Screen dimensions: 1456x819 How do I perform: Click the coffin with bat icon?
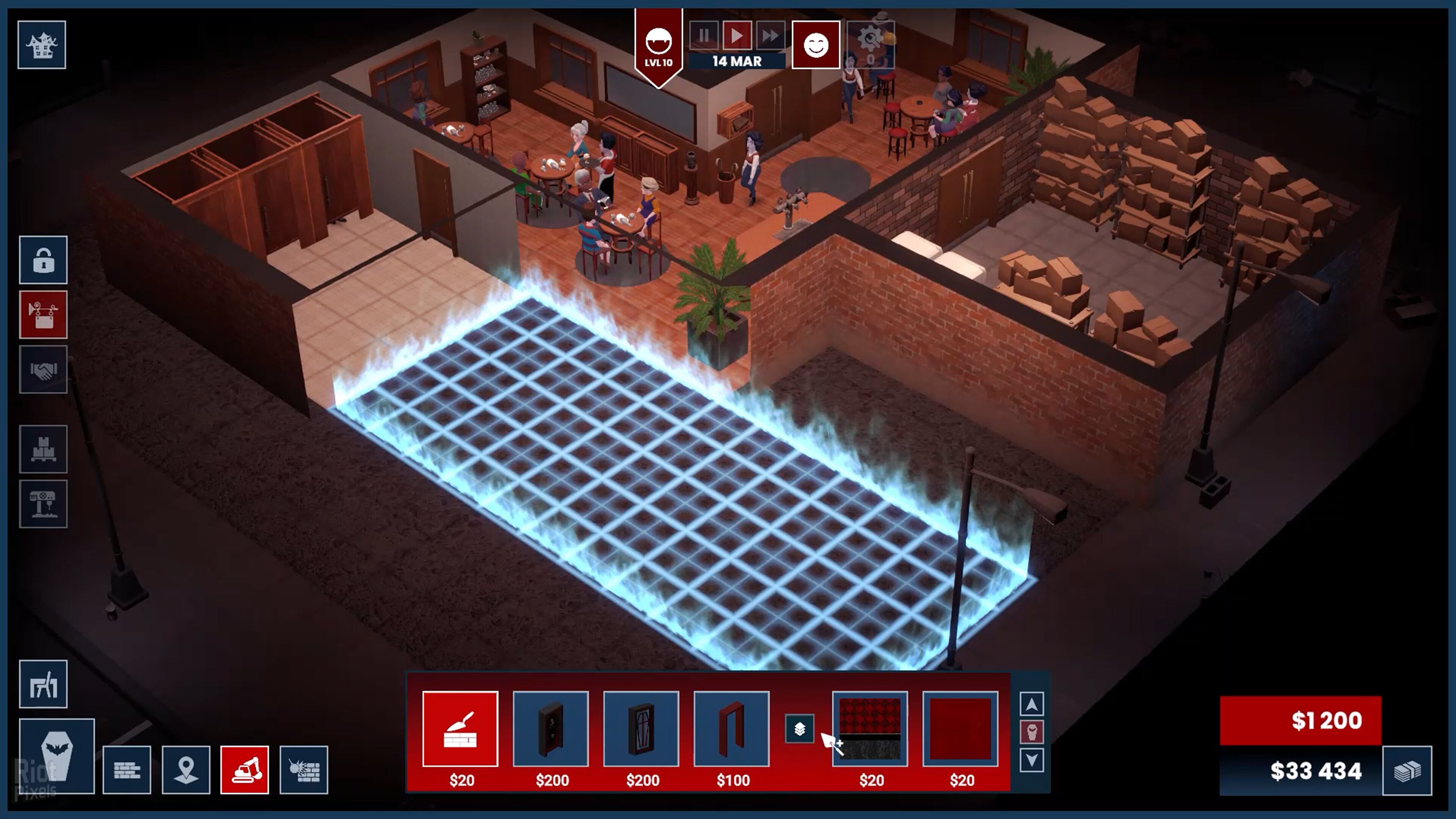pyautogui.click(x=56, y=756)
